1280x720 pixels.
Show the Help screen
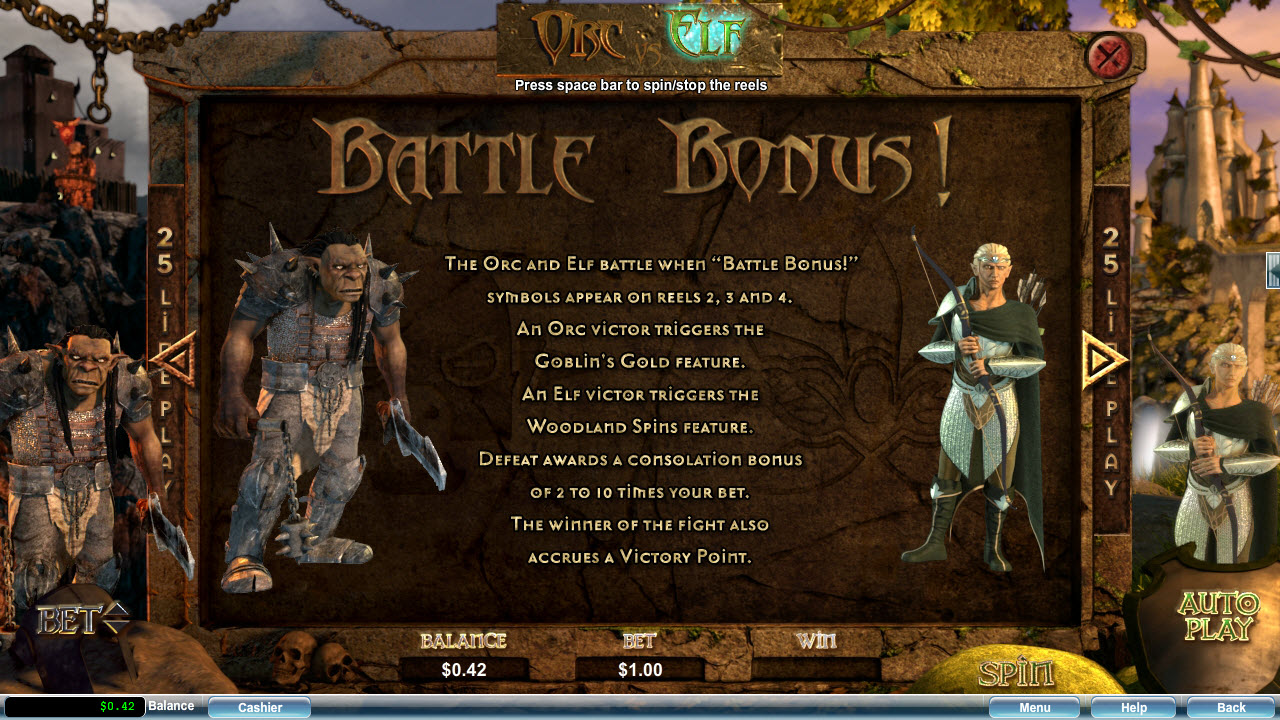[x=1133, y=707]
